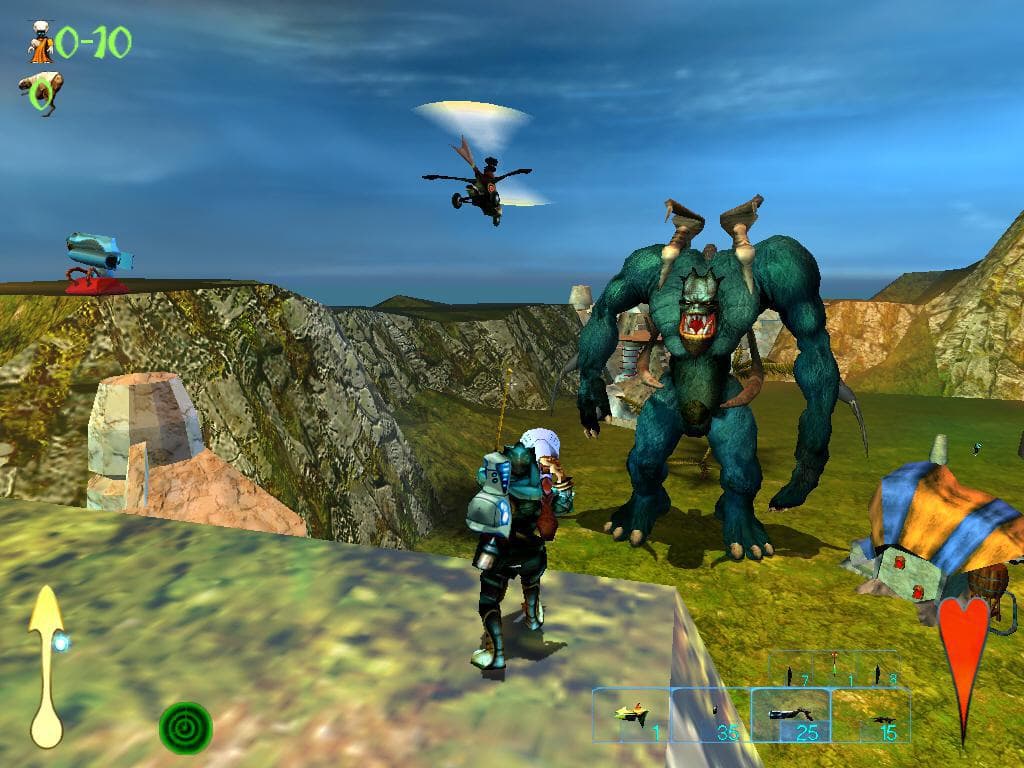The height and width of the screenshot is (768, 1024).
Task: Switch to the small black gun with 15 ammo
Action: [871, 715]
